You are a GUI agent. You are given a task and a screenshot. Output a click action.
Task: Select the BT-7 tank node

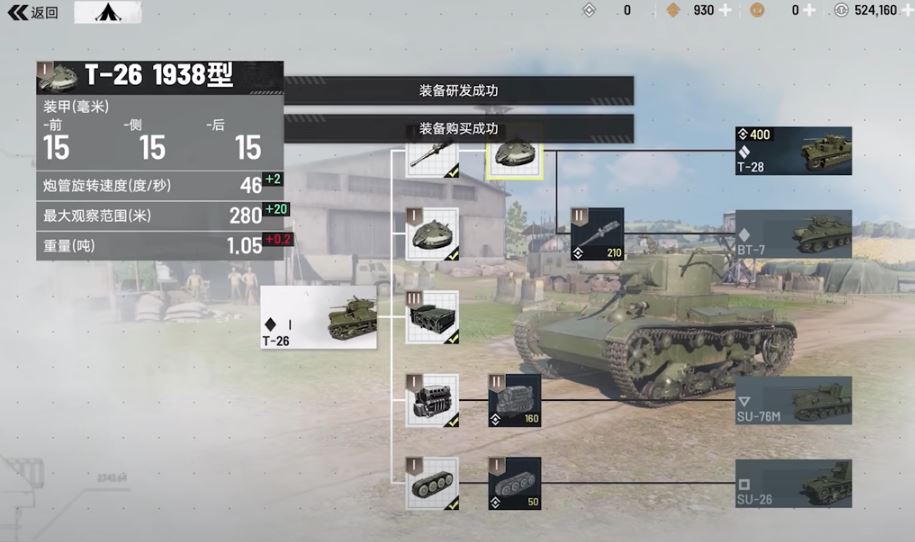[x=794, y=235]
